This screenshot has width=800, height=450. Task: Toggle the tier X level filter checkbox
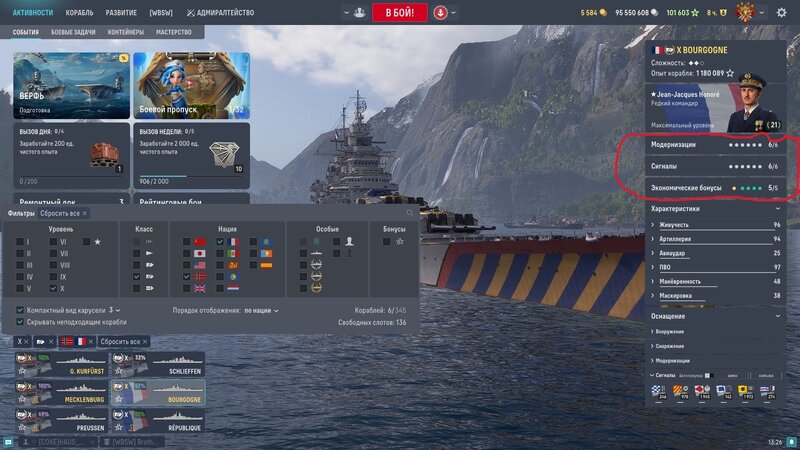coord(54,289)
